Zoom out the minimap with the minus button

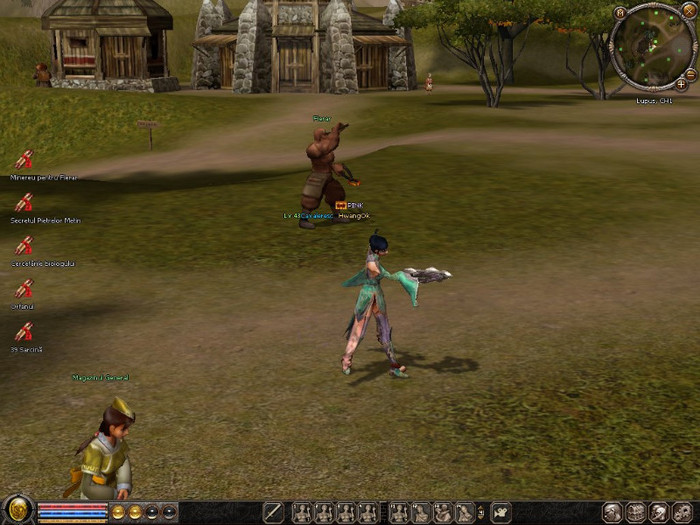tap(691, 73)
